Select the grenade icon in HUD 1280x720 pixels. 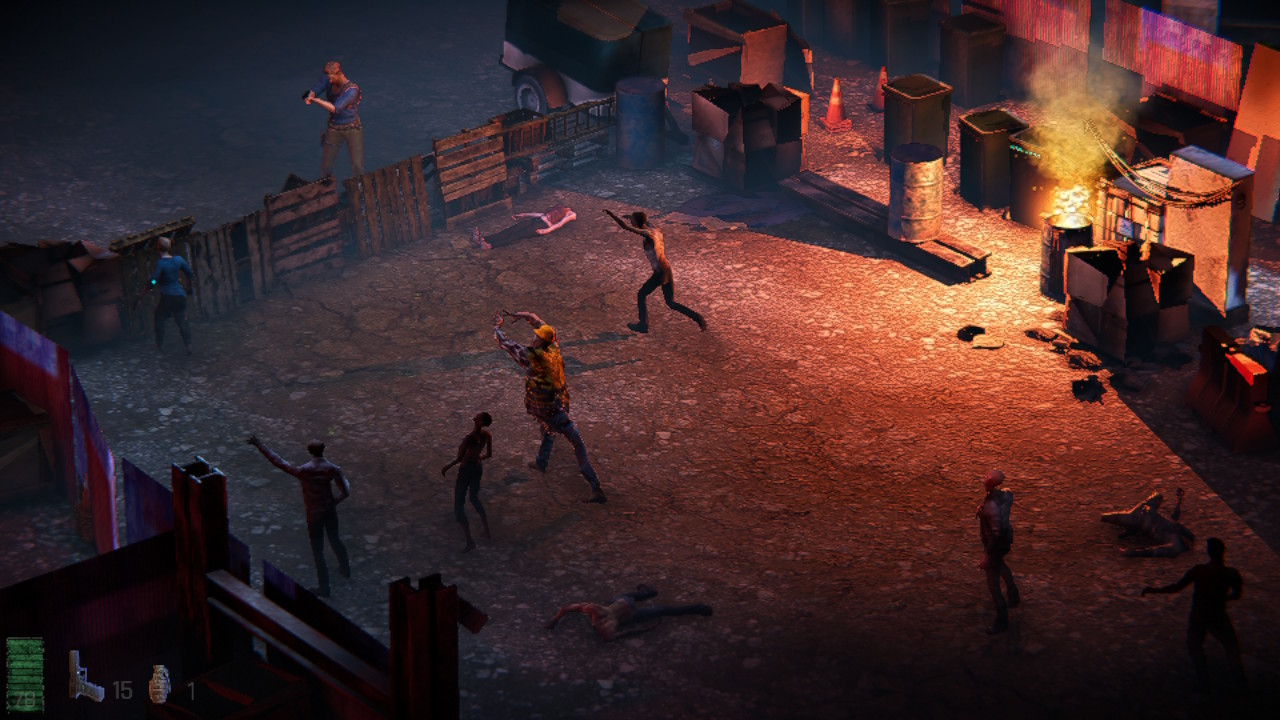click(x=158, y=683)
